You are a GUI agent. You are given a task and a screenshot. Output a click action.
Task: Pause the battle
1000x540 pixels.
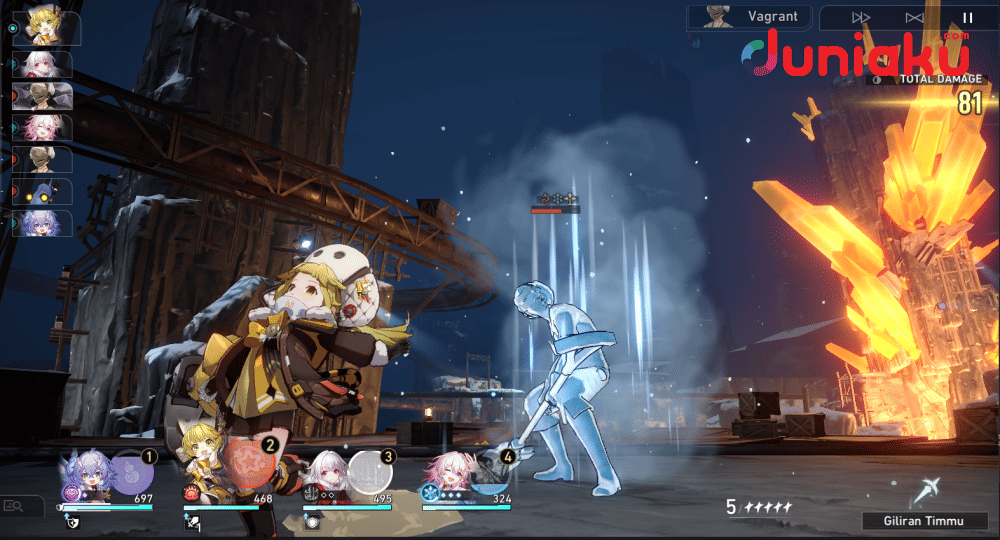967,18
